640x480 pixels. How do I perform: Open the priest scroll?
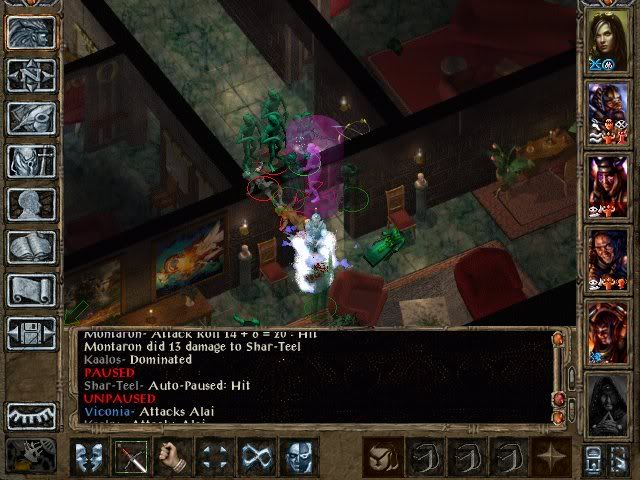[x=31, y=290]
